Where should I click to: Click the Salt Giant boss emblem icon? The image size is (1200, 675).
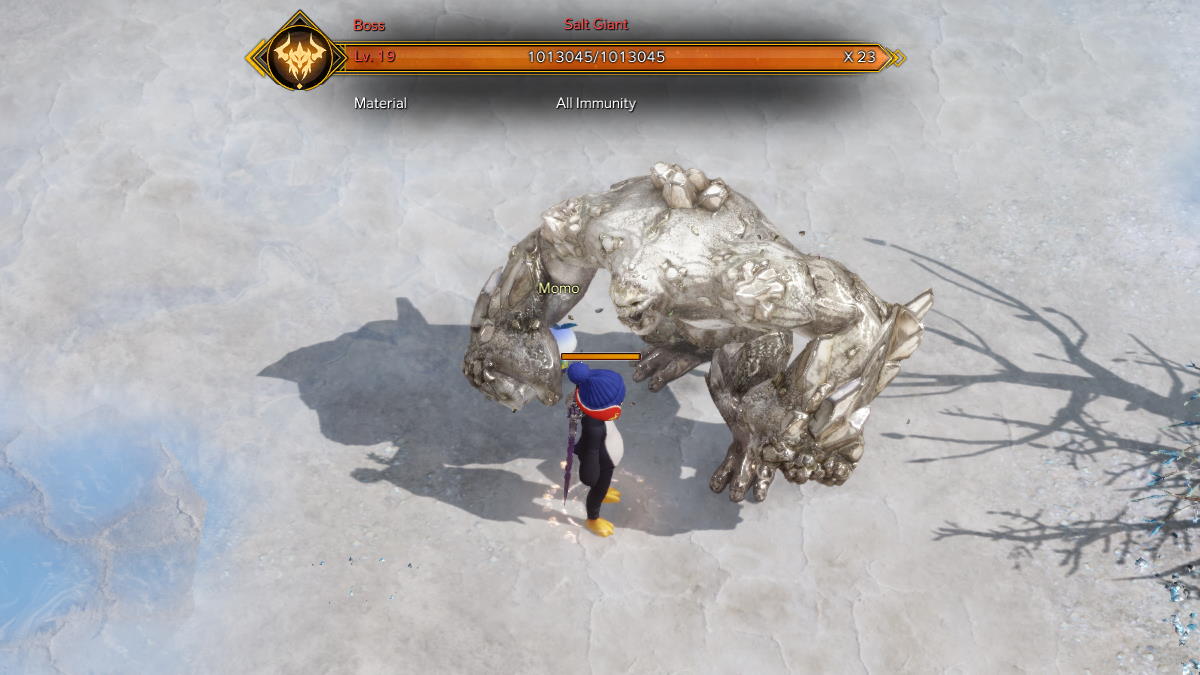point(298,57)
